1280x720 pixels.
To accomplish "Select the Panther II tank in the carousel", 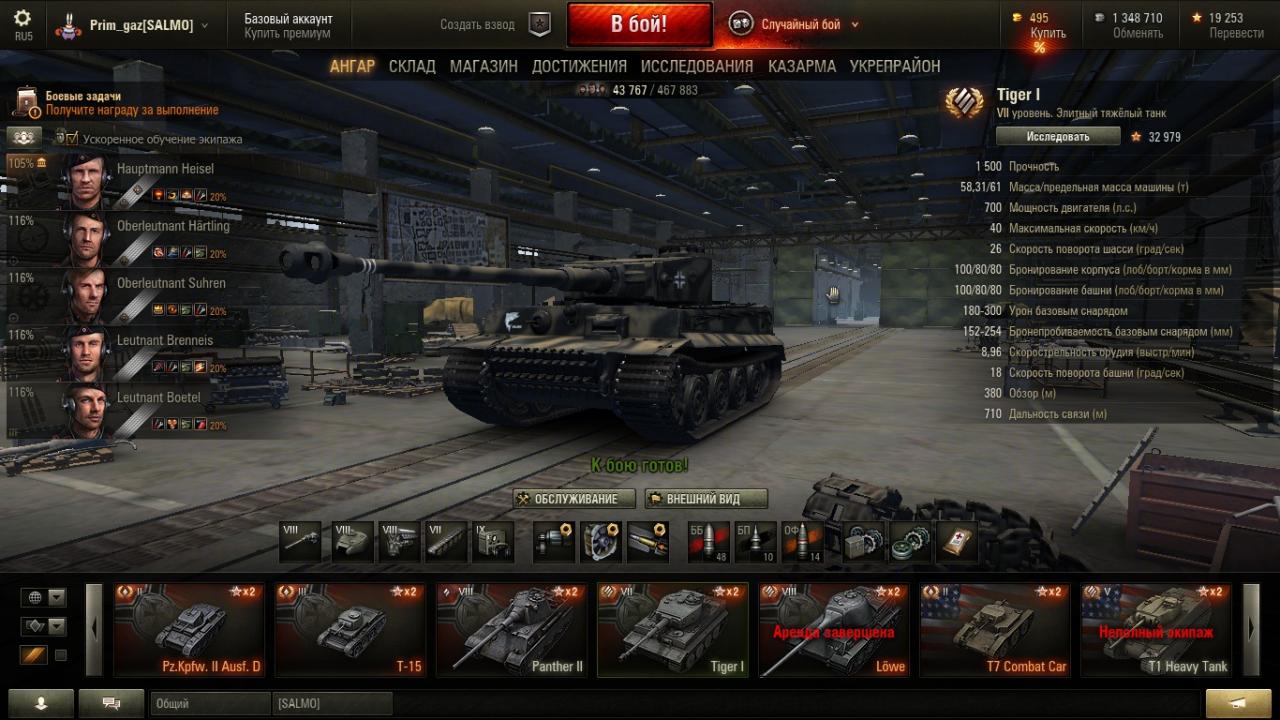I will coord(510,630).
